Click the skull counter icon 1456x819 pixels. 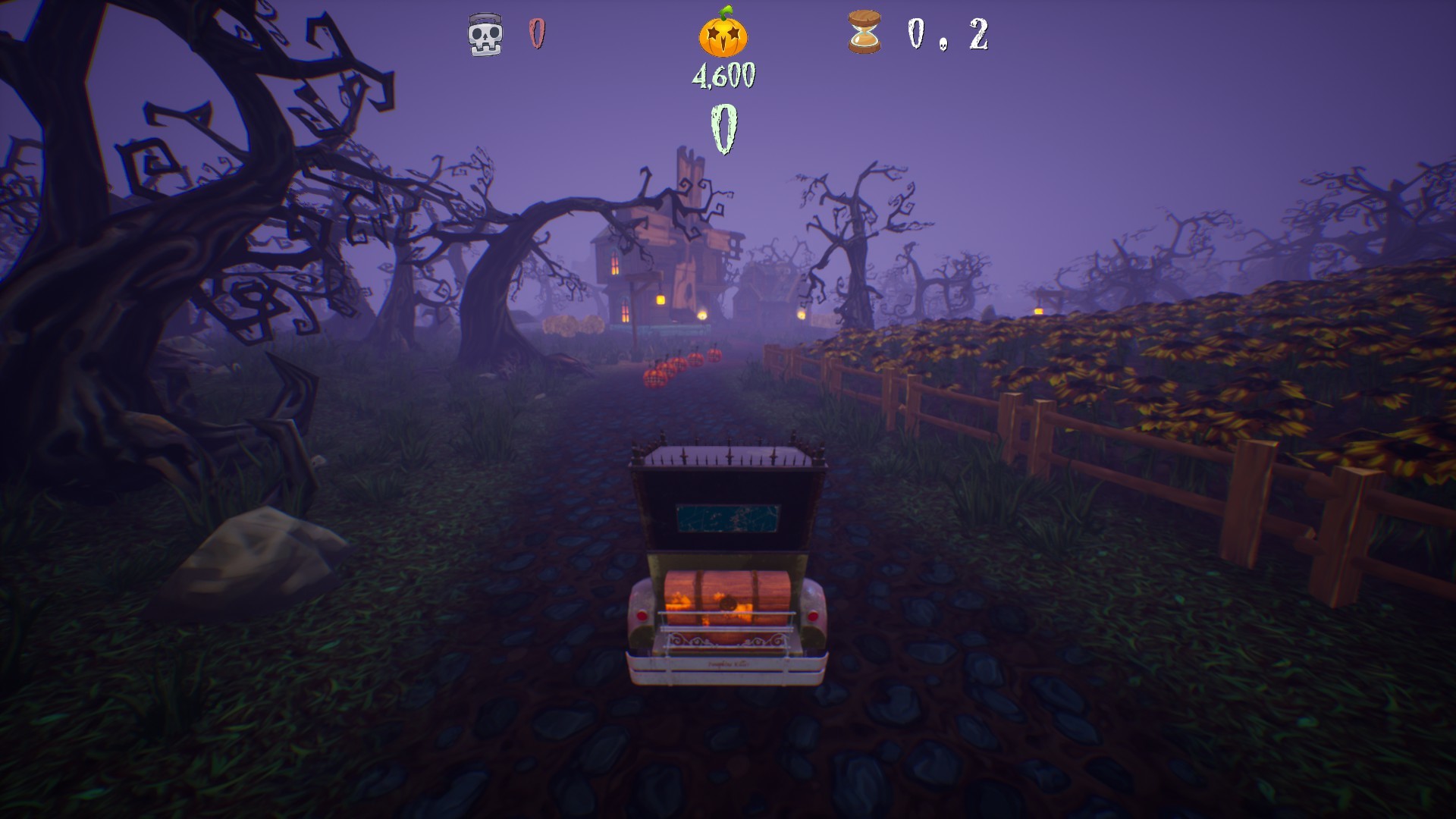(x=484, y=33)
